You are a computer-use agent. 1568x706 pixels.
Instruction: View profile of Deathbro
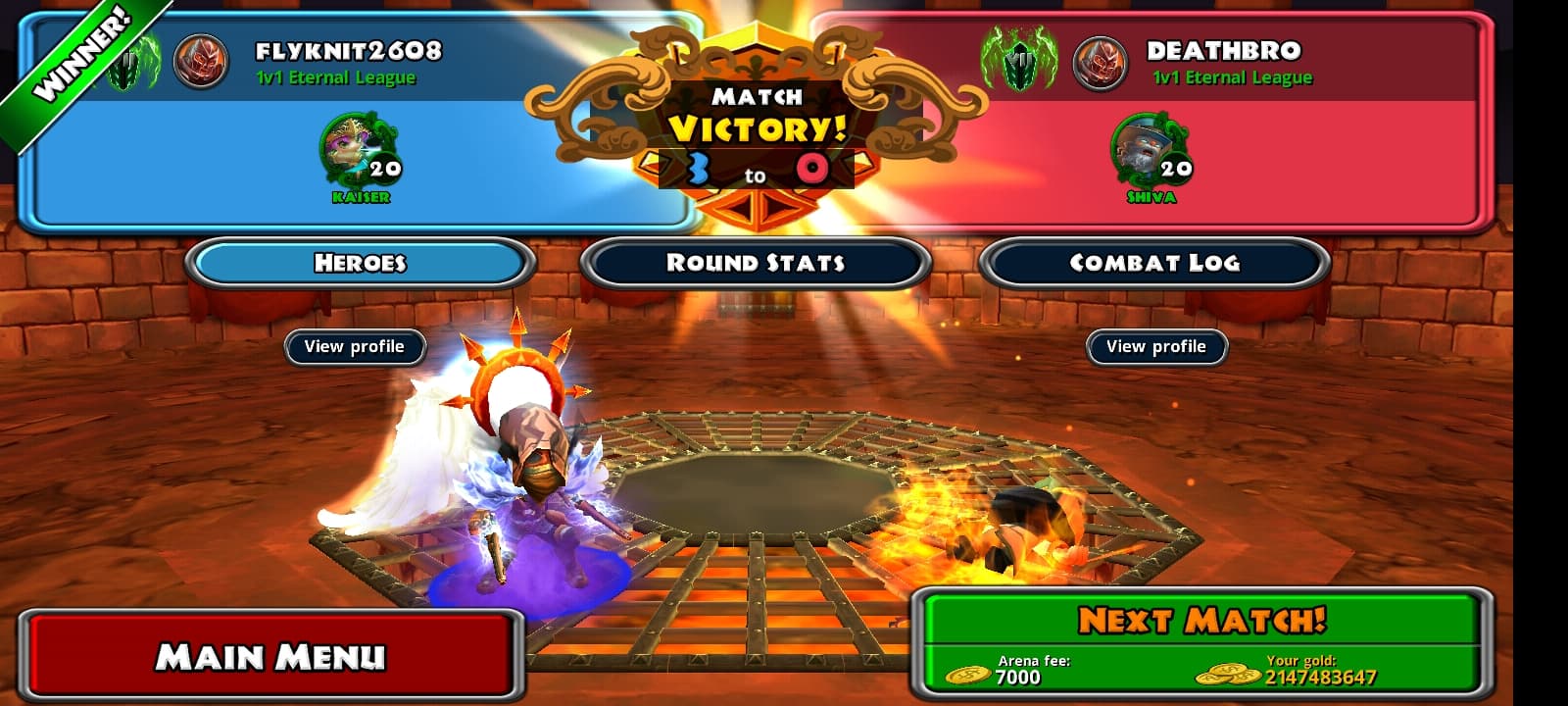(1156, 347)
